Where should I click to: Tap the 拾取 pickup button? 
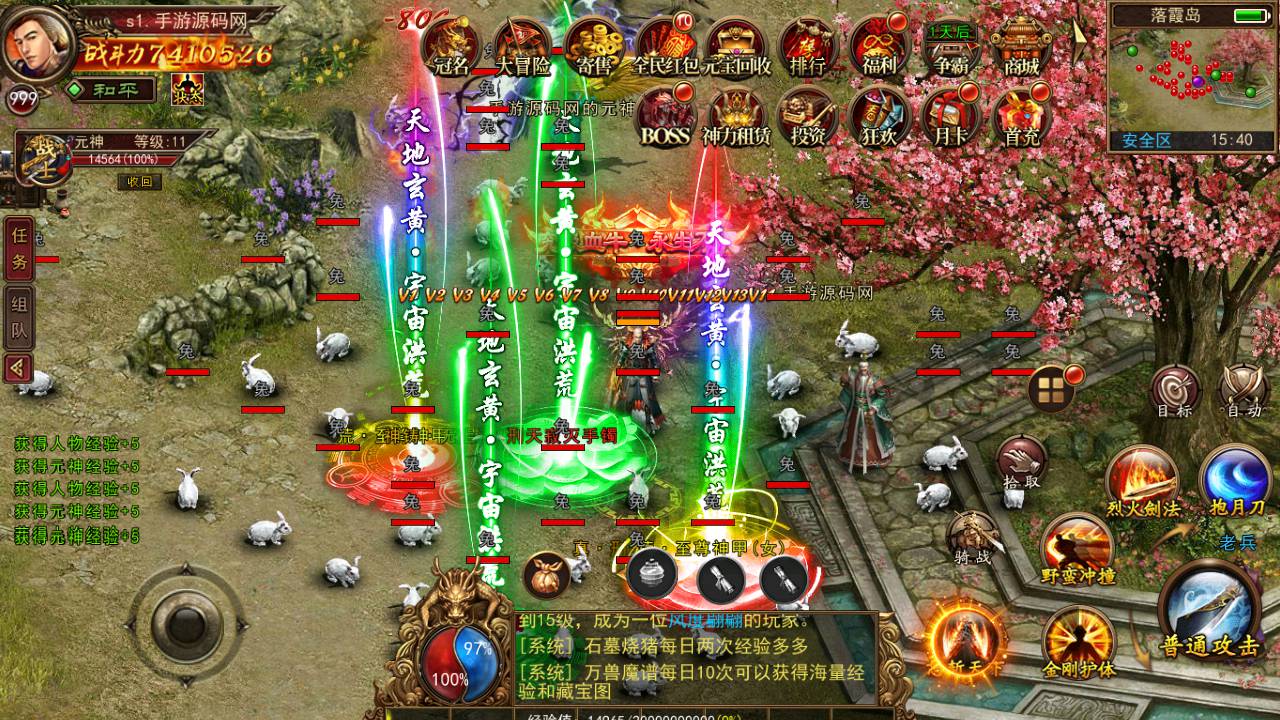pyautogui.click(x=1021, y=464)
